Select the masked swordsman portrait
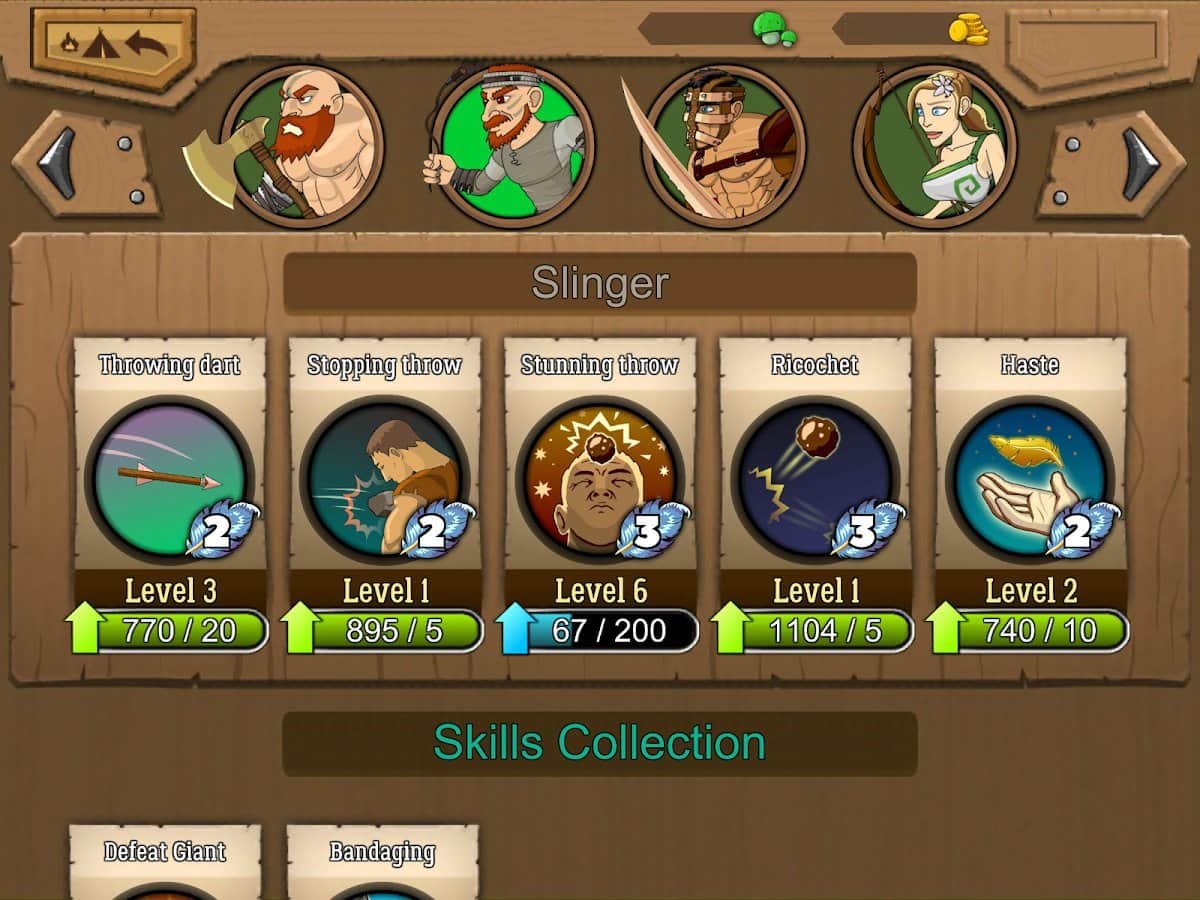Screen dimensions: 1200x900 pyautogui.click(x=724, y=146)
